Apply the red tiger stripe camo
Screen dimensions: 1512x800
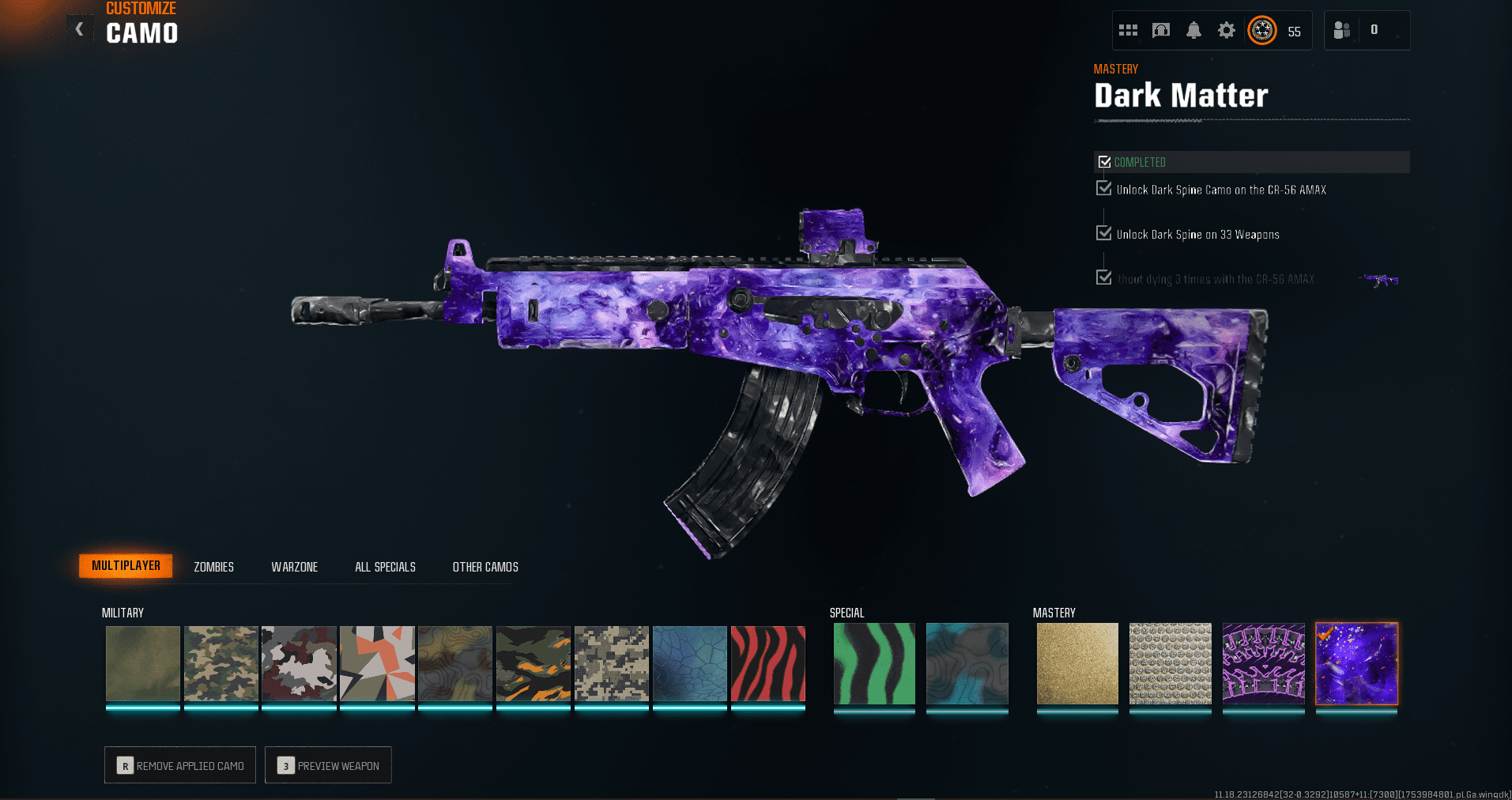coord(767,663)
